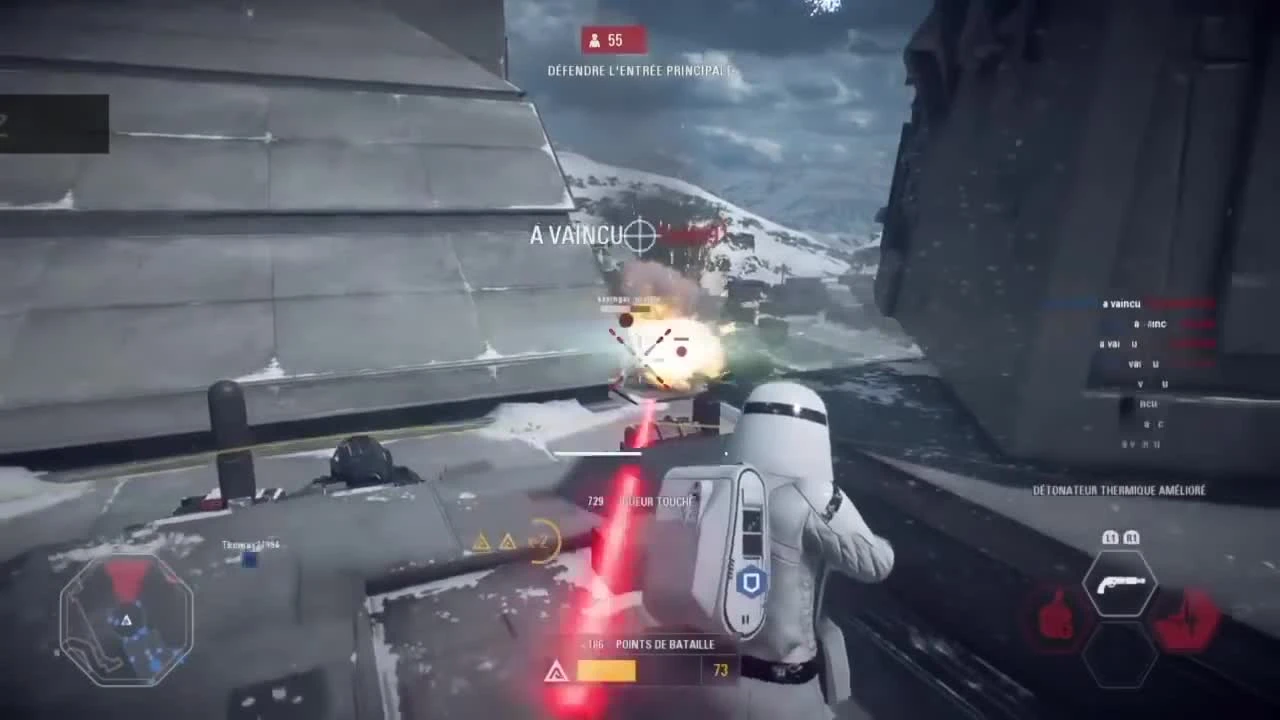The width and height of the screenshot is (1280, 720).
Task: Click the leftmost yellow warning triangle indicator
Action: (483, 540)
